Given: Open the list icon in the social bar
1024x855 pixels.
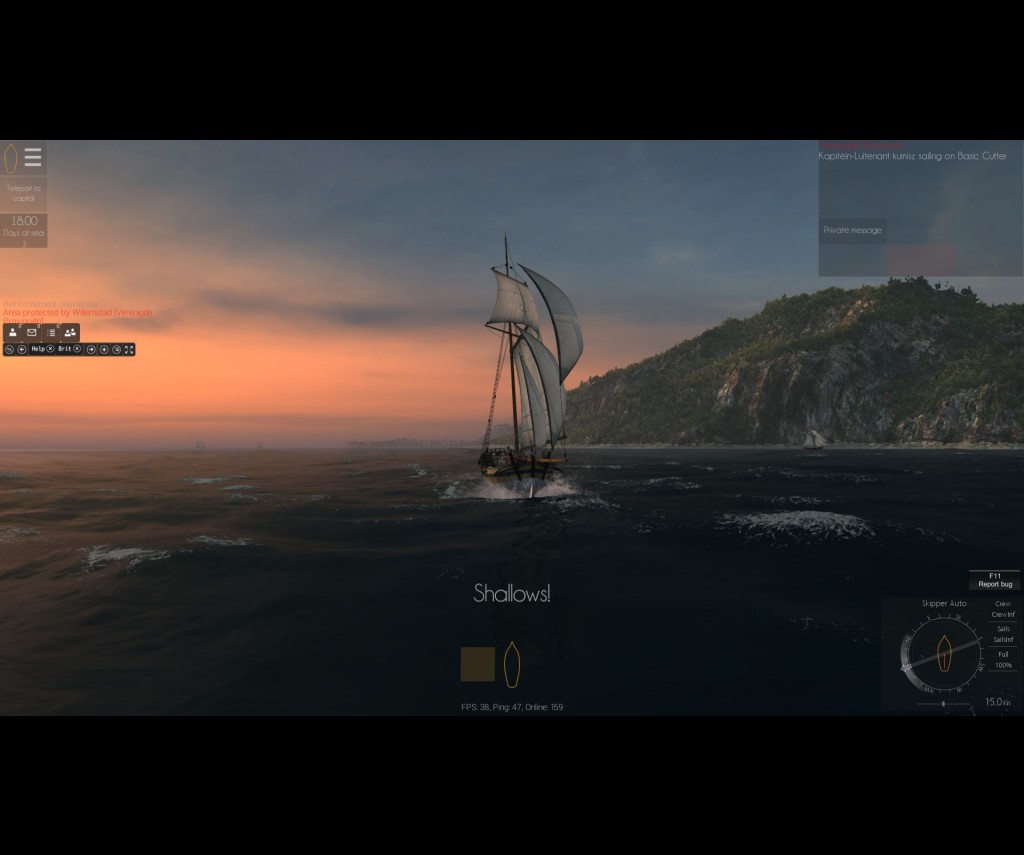Looking at the screenshot, I should tap(51, 332).
